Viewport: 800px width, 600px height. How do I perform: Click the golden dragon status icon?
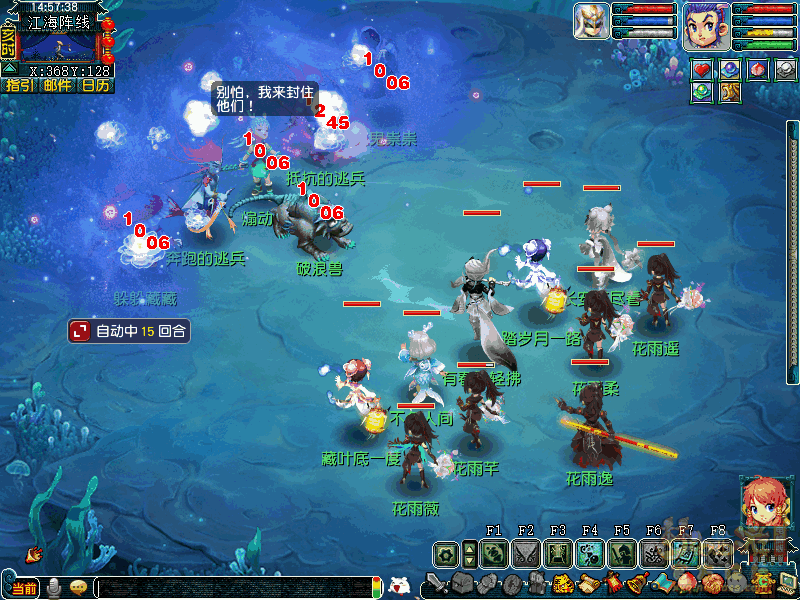[731, 93]
